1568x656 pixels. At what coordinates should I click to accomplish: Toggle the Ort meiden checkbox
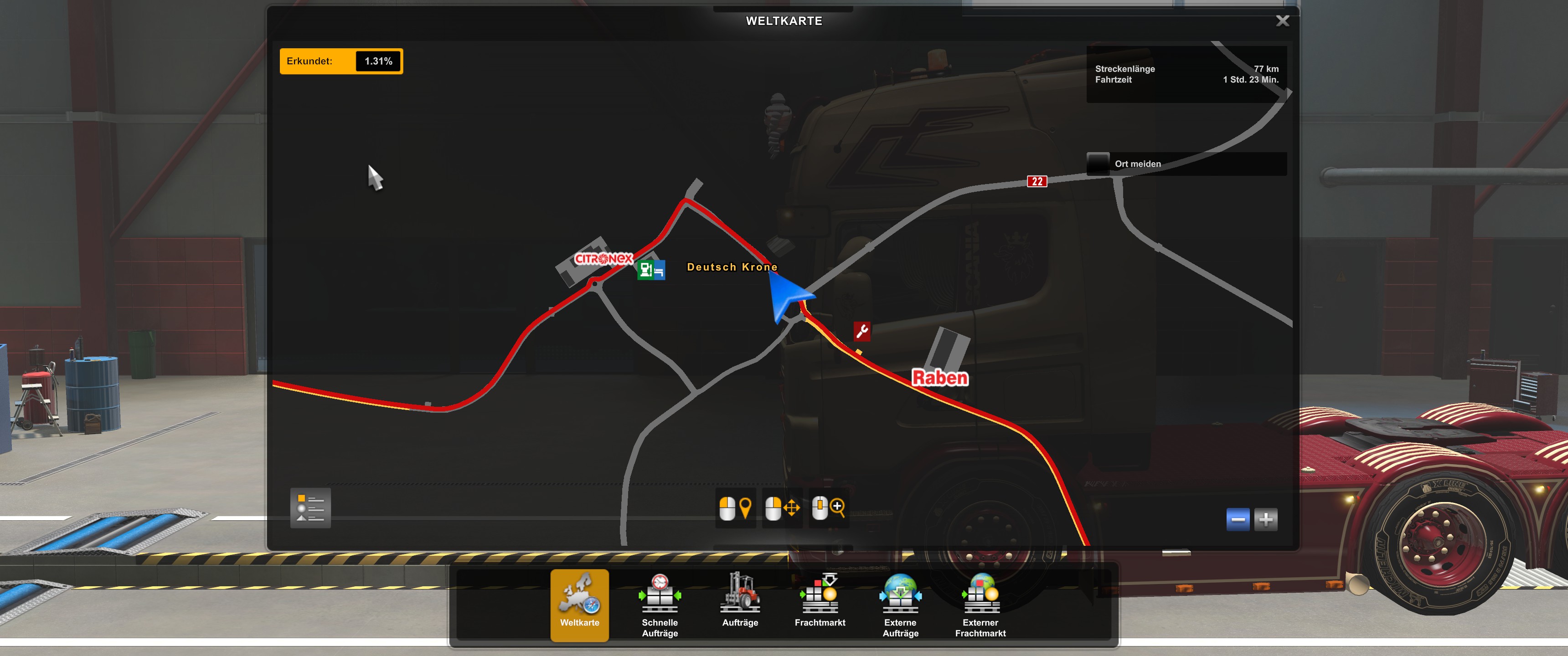1098,164
